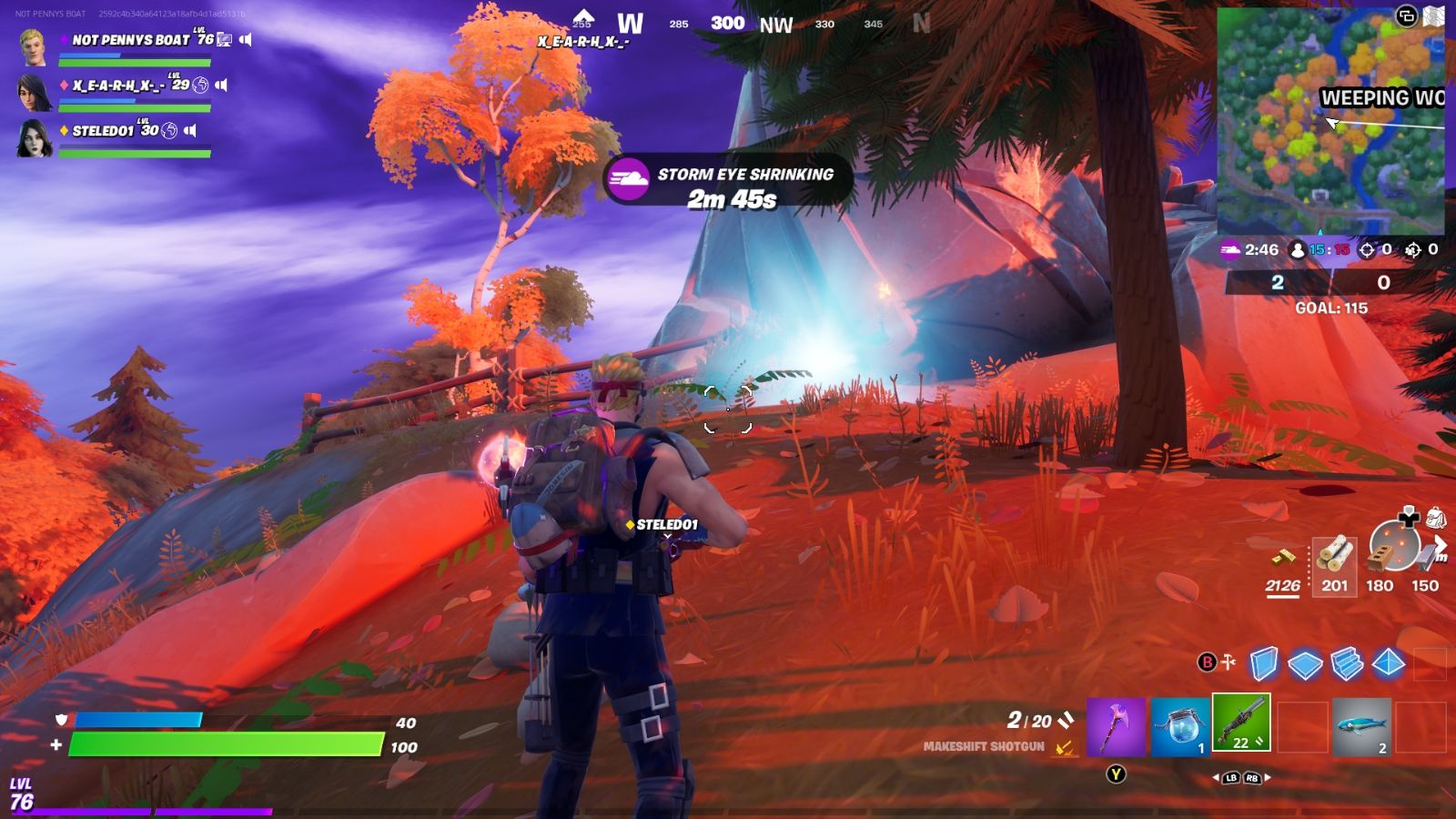The height and width of the screenshot is (819, 1456).
Task: Choose the pyramid roof building piece
Action: (1389, 663)
